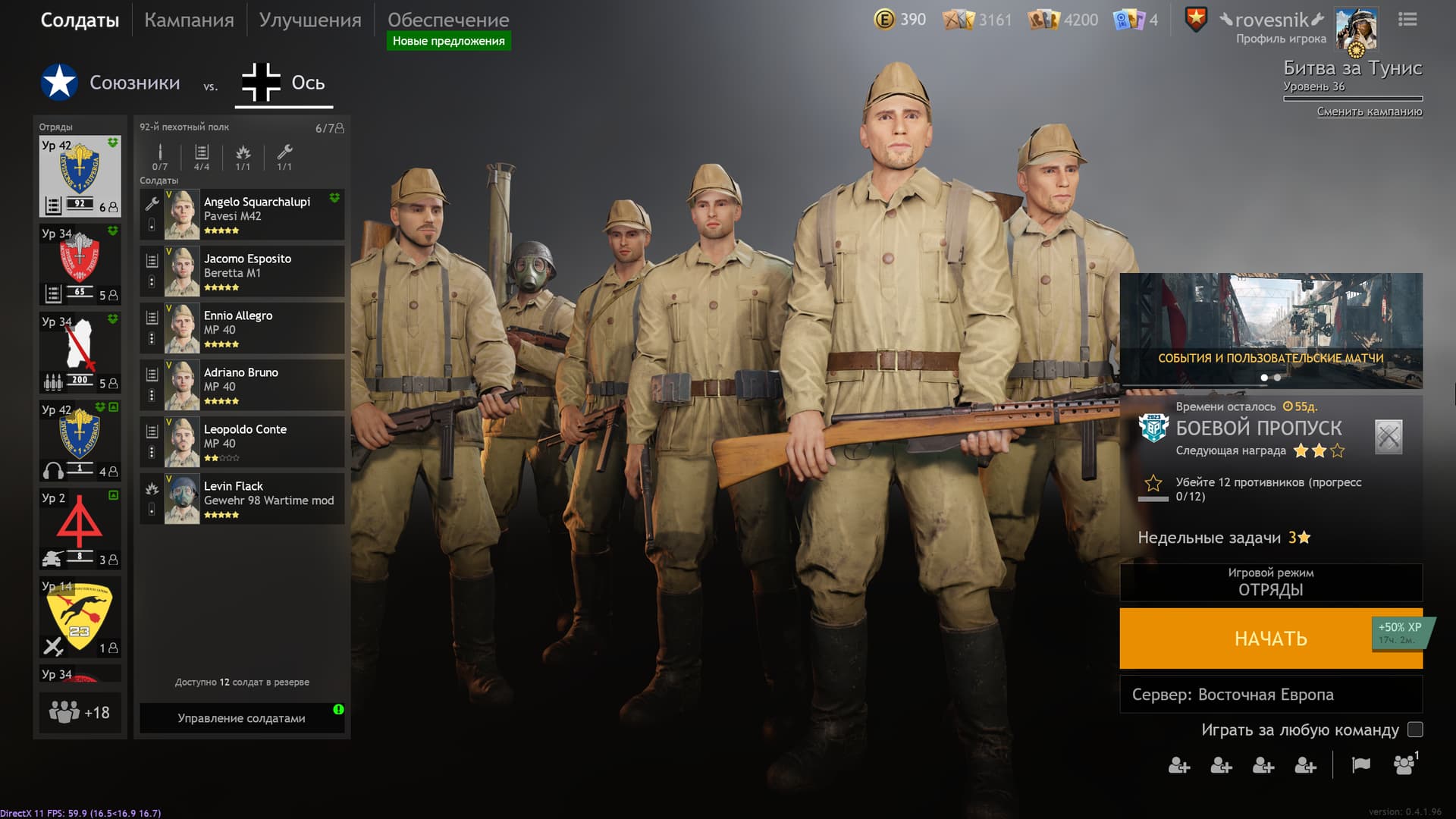Screen dimensions: 1456x819
Task: Open the party icon with badge 1
Action: [1407, 767]
